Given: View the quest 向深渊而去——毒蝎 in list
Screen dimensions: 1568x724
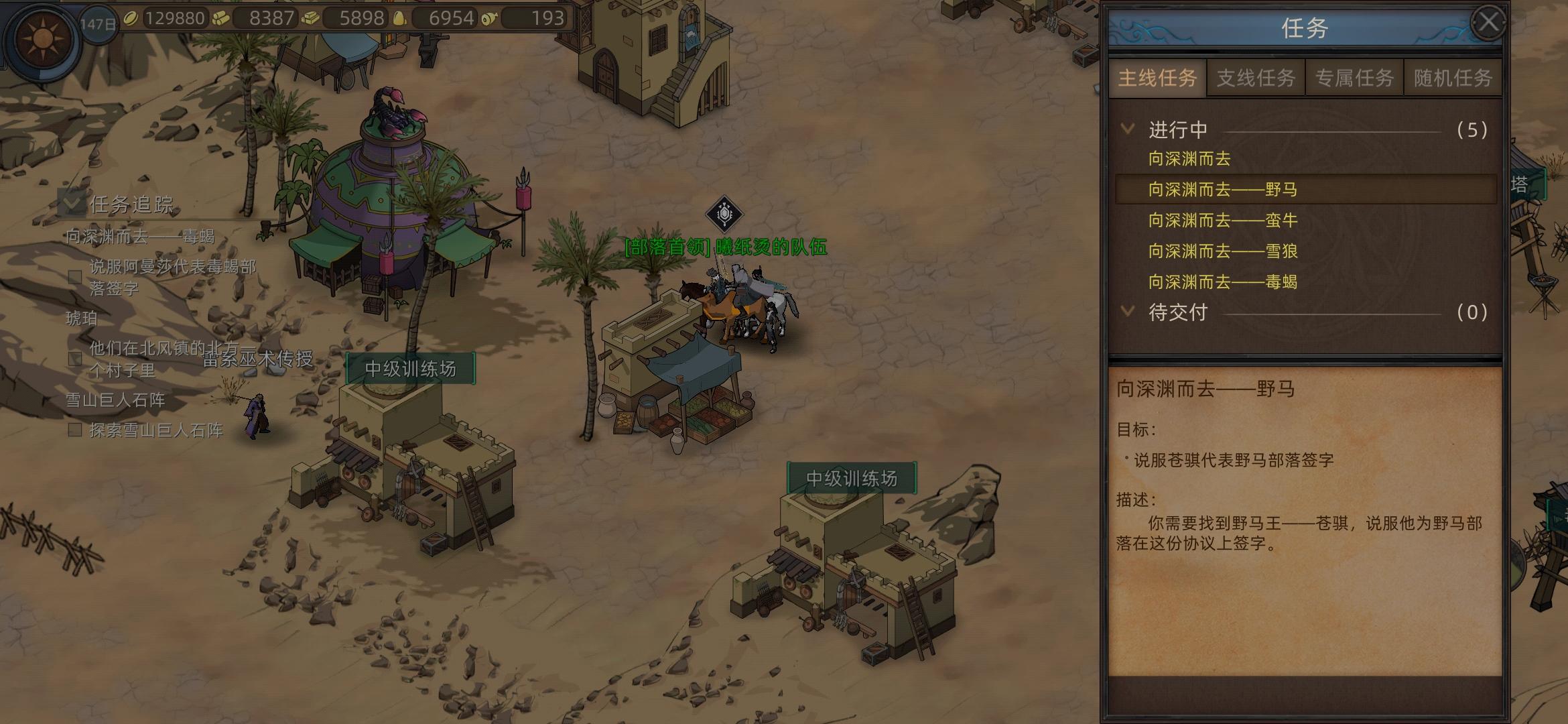Looking at the screenshot, I should 1223,282.
